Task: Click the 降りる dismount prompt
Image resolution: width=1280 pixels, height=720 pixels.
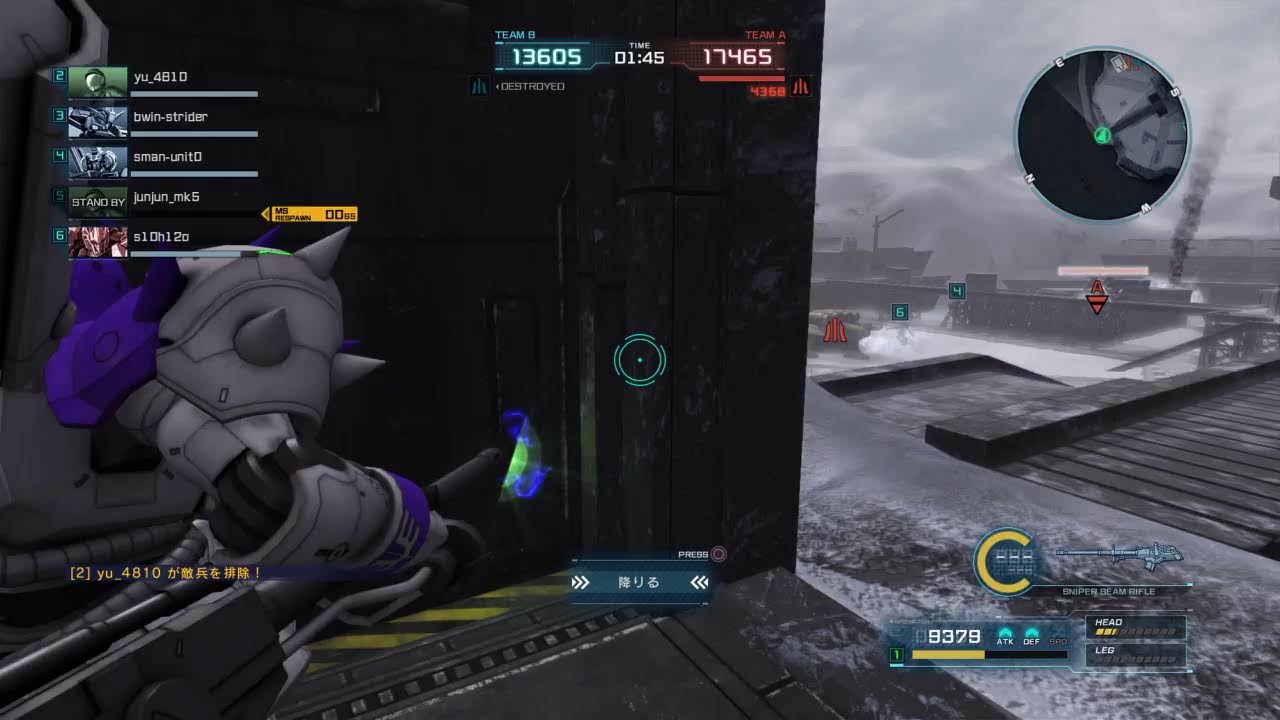Action: point(640,582)
